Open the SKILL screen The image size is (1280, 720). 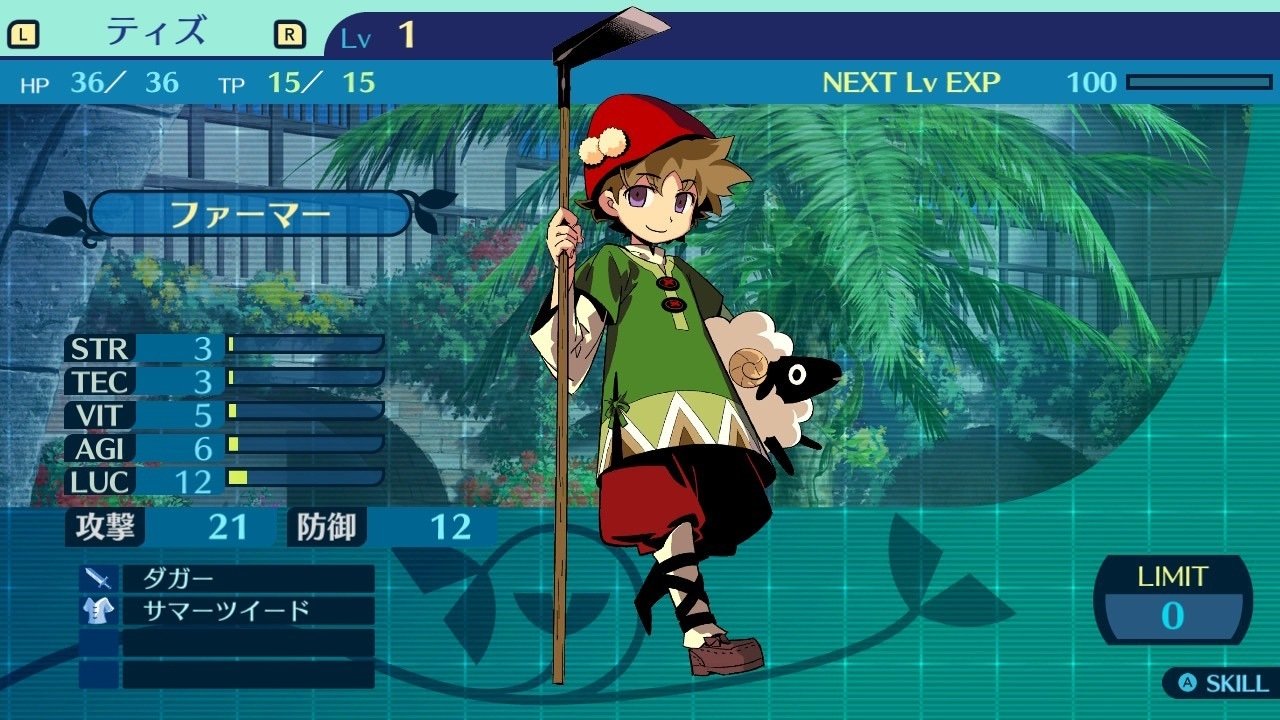1223,684
